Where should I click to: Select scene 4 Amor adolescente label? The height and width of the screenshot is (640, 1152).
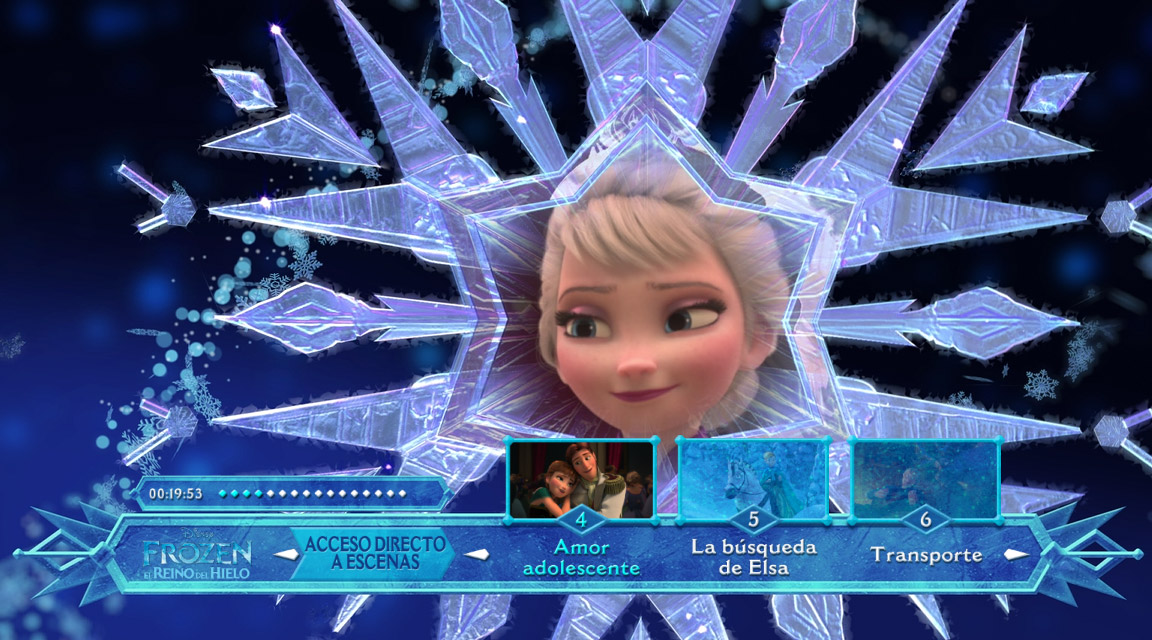[581, 558]
